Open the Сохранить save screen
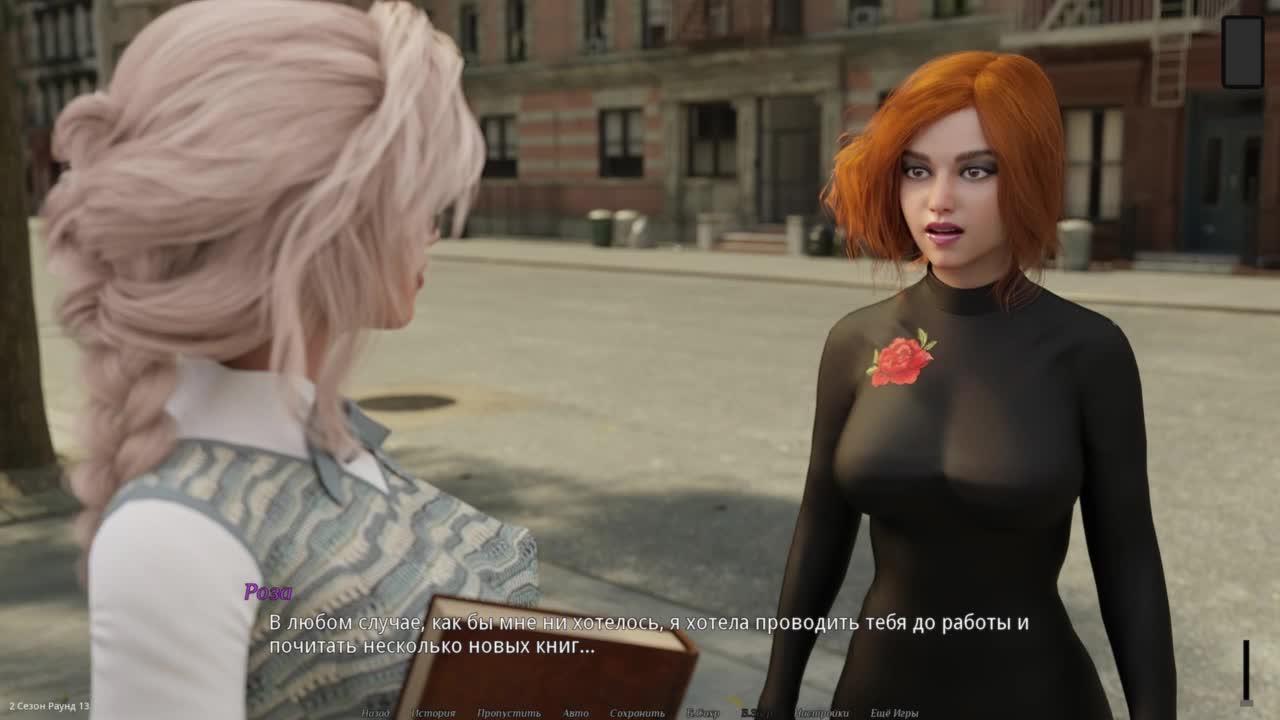This screenshot has height=720, width=1280. click(x=637, y=713)
